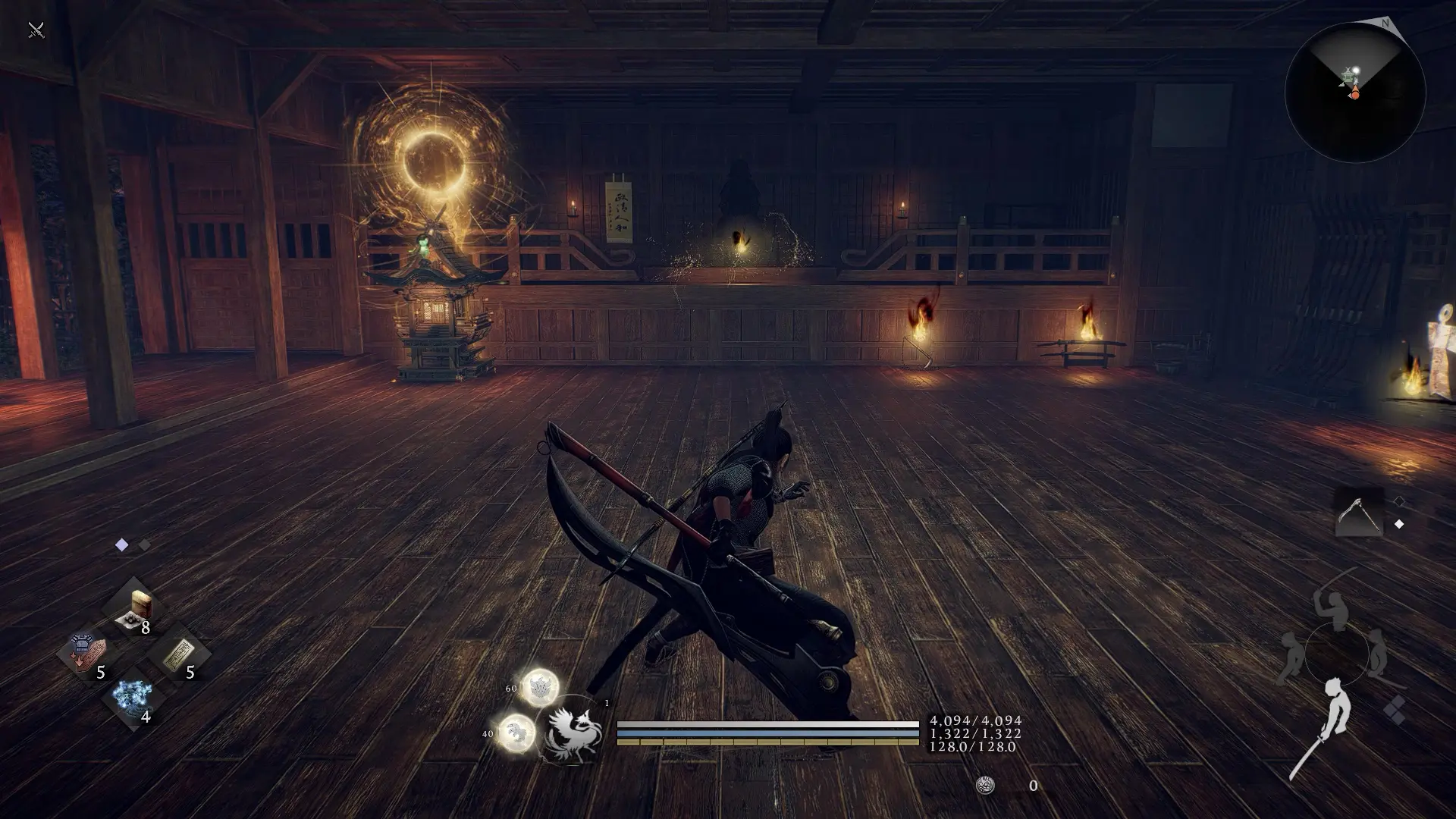Click the crossed swords icon
1456x819 pixels.
point(36,30)
